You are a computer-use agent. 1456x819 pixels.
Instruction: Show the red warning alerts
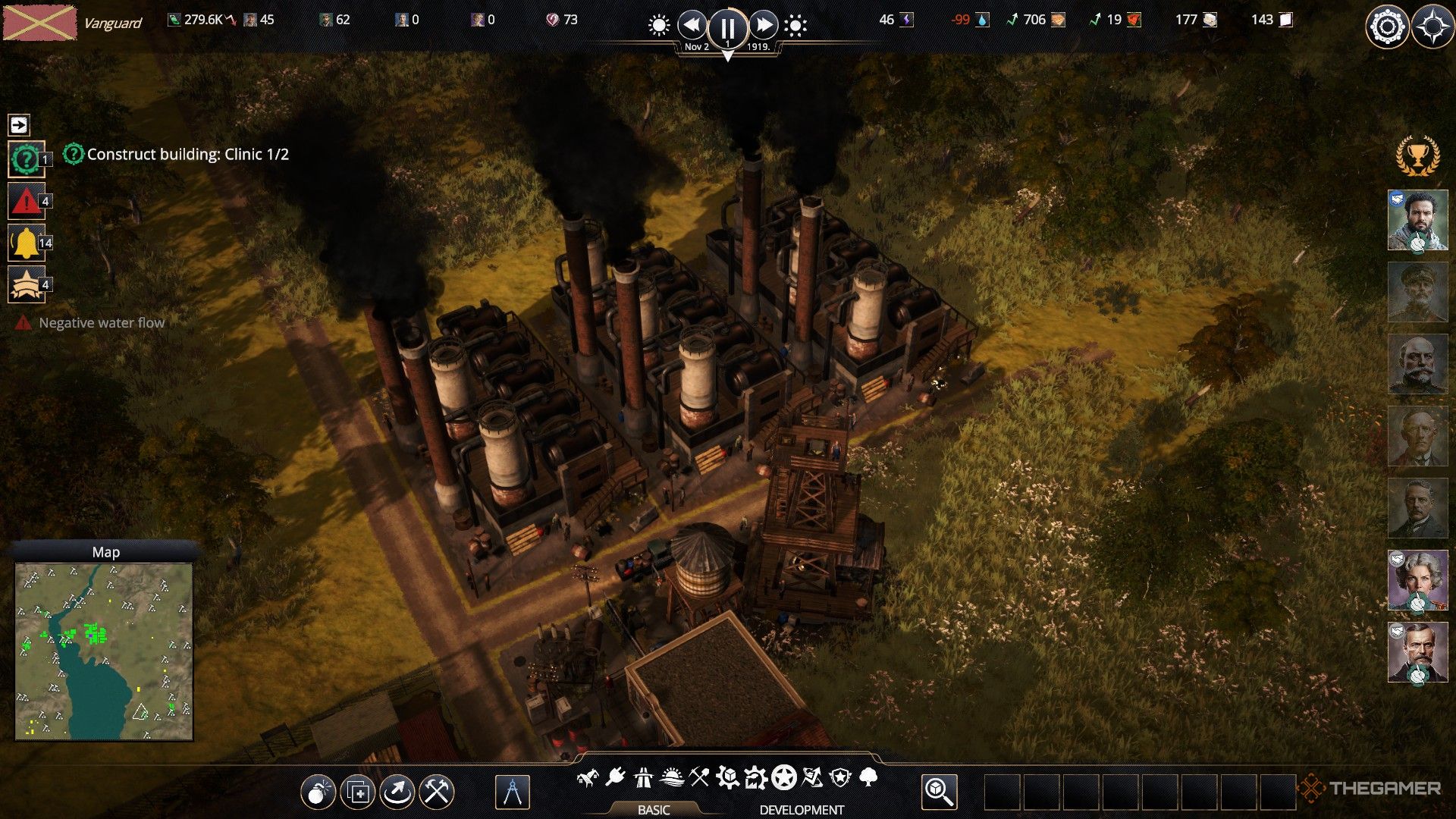(26, 201)
